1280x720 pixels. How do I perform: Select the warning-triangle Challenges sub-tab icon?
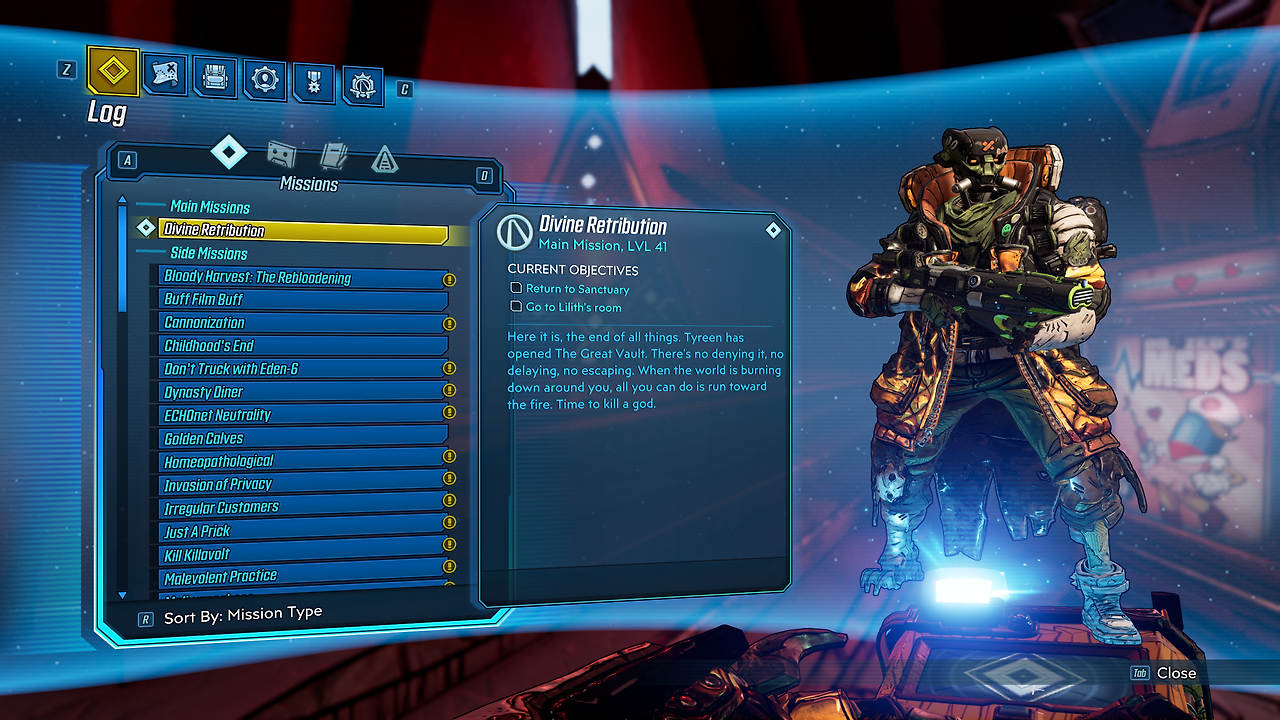click(387, 160)
